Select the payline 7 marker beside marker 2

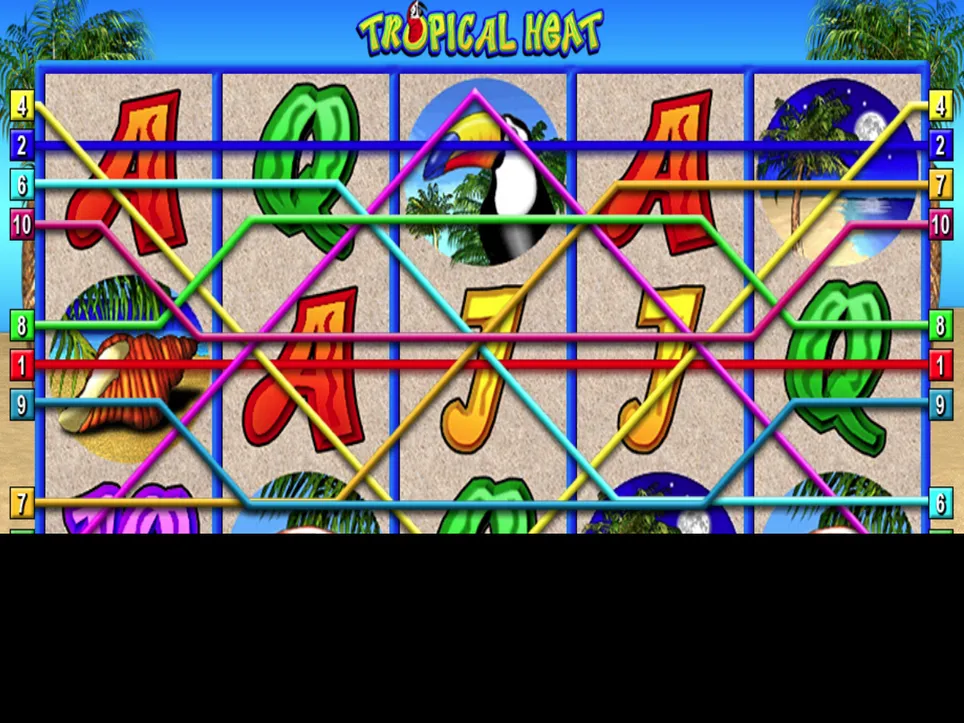(x=940, y=184)
